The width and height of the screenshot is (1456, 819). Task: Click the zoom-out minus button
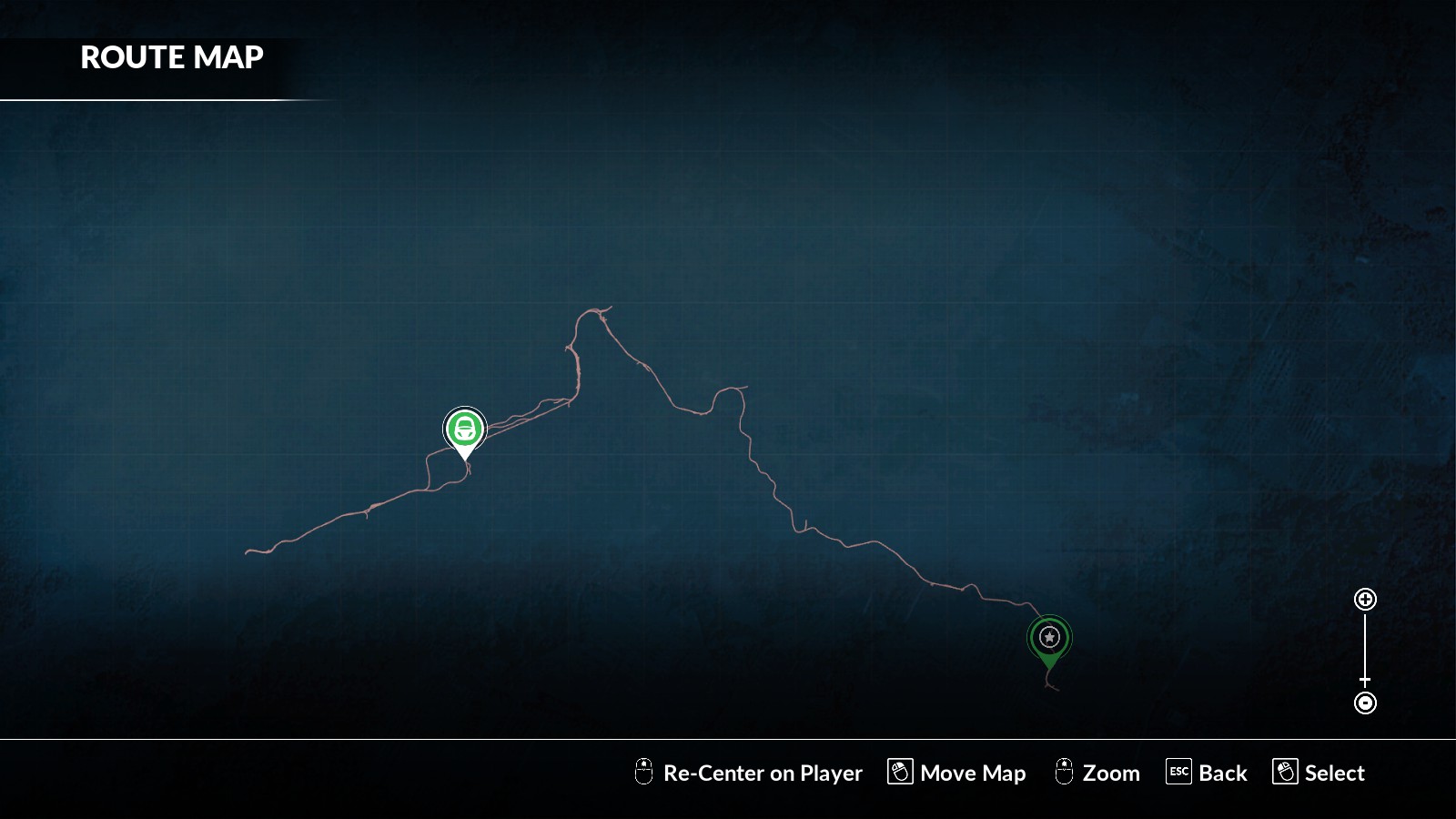pos(1365,703)
